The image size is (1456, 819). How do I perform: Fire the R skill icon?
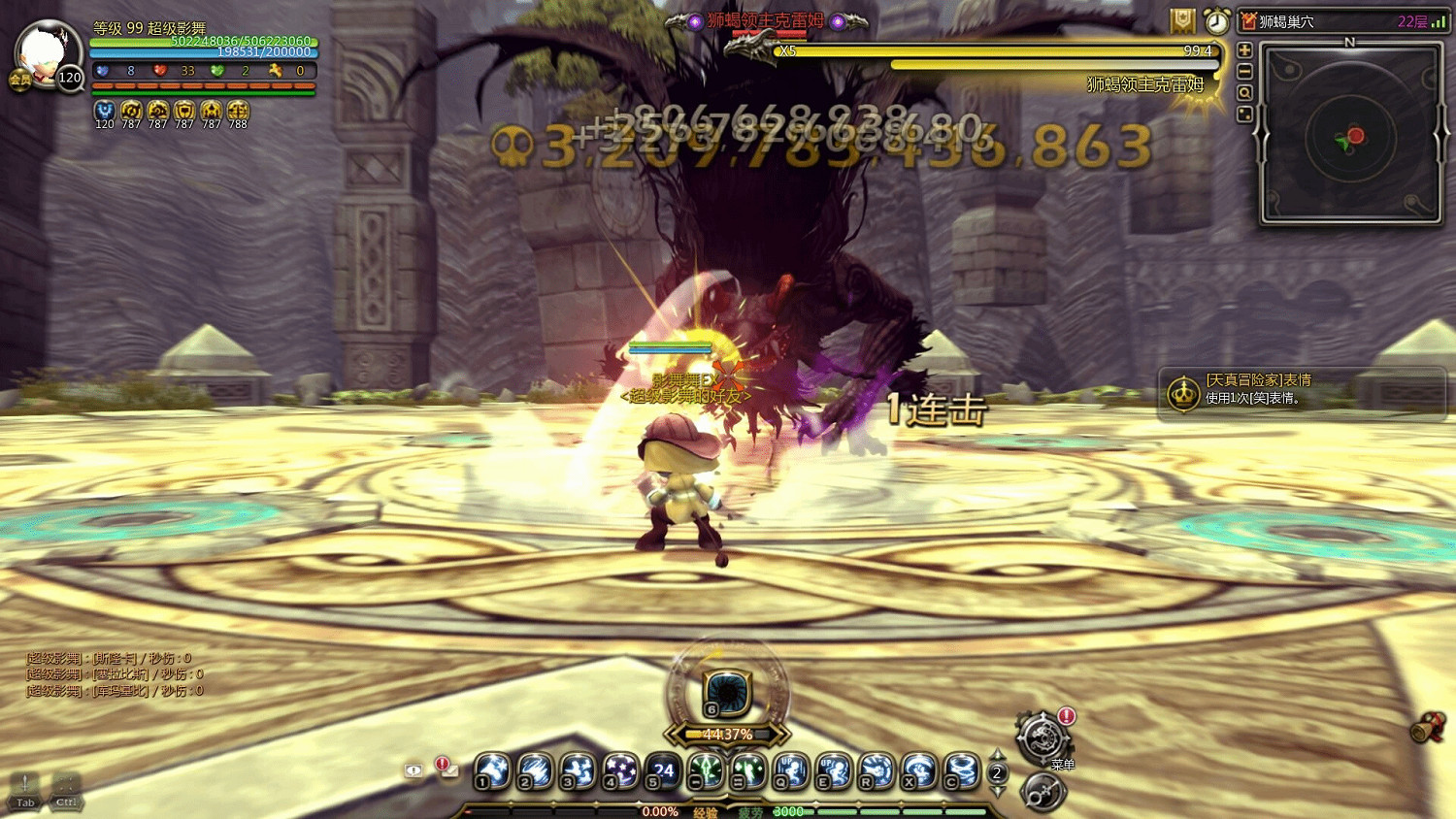tap(877, 770)
